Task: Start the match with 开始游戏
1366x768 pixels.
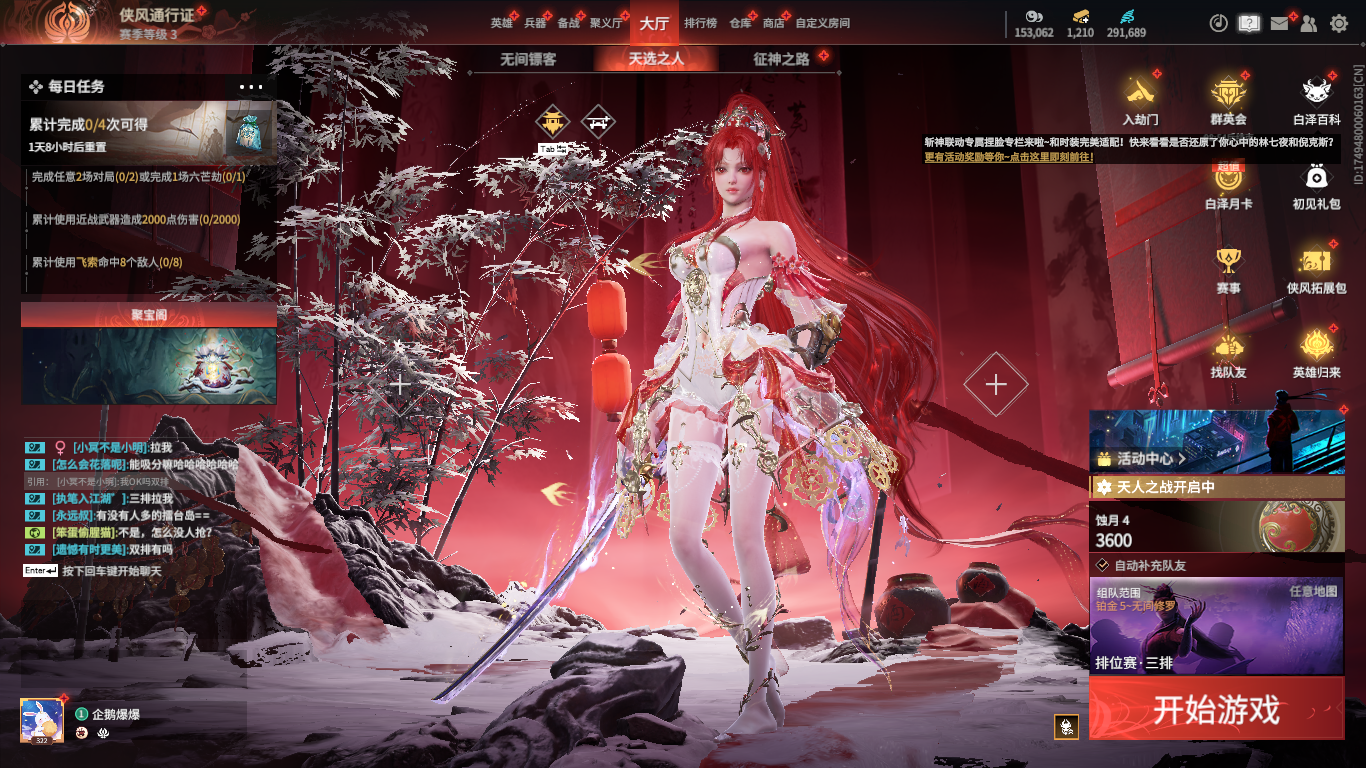Action: 1216,709
